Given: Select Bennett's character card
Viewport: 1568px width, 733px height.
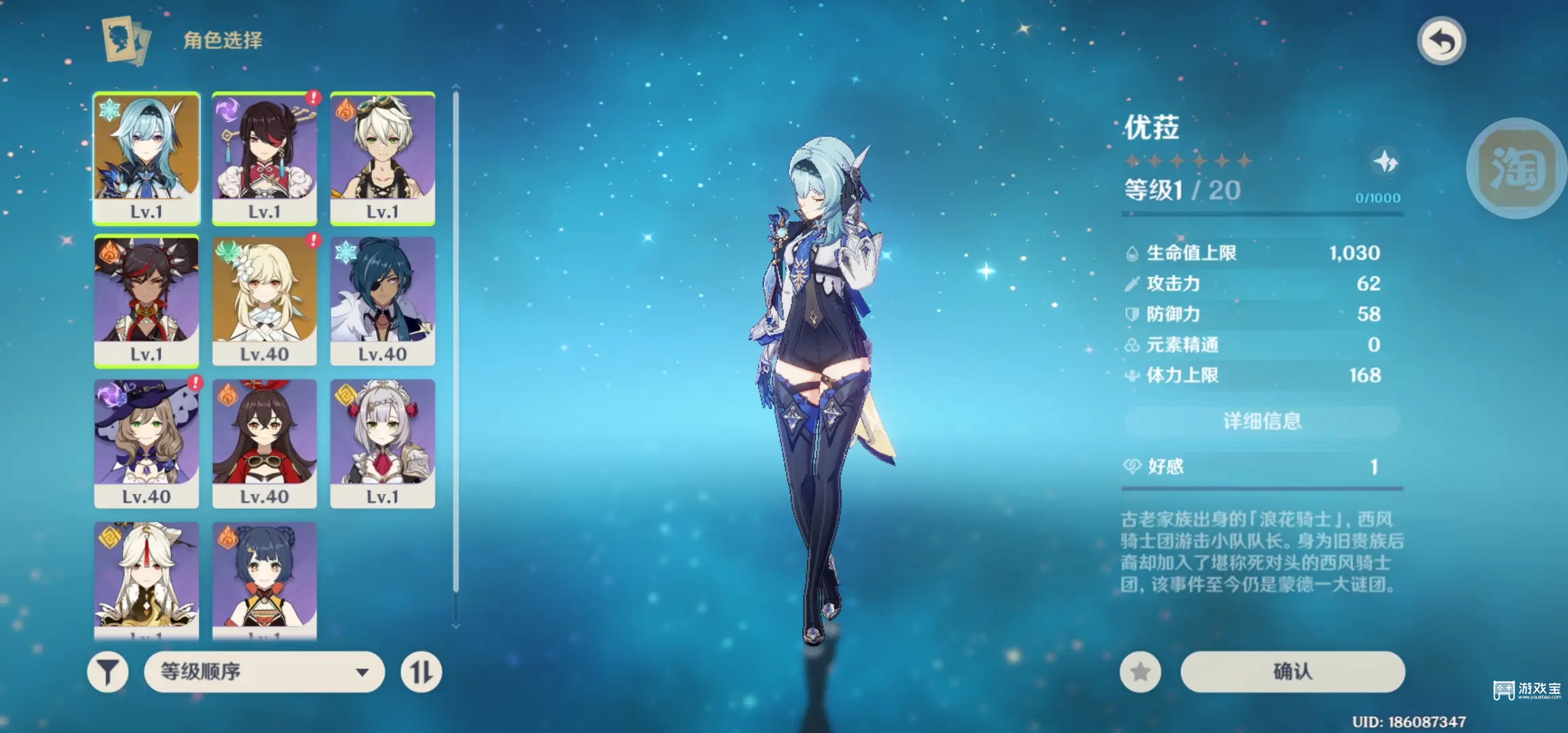Looking at the screenshot, I should (x=383, y=157).
